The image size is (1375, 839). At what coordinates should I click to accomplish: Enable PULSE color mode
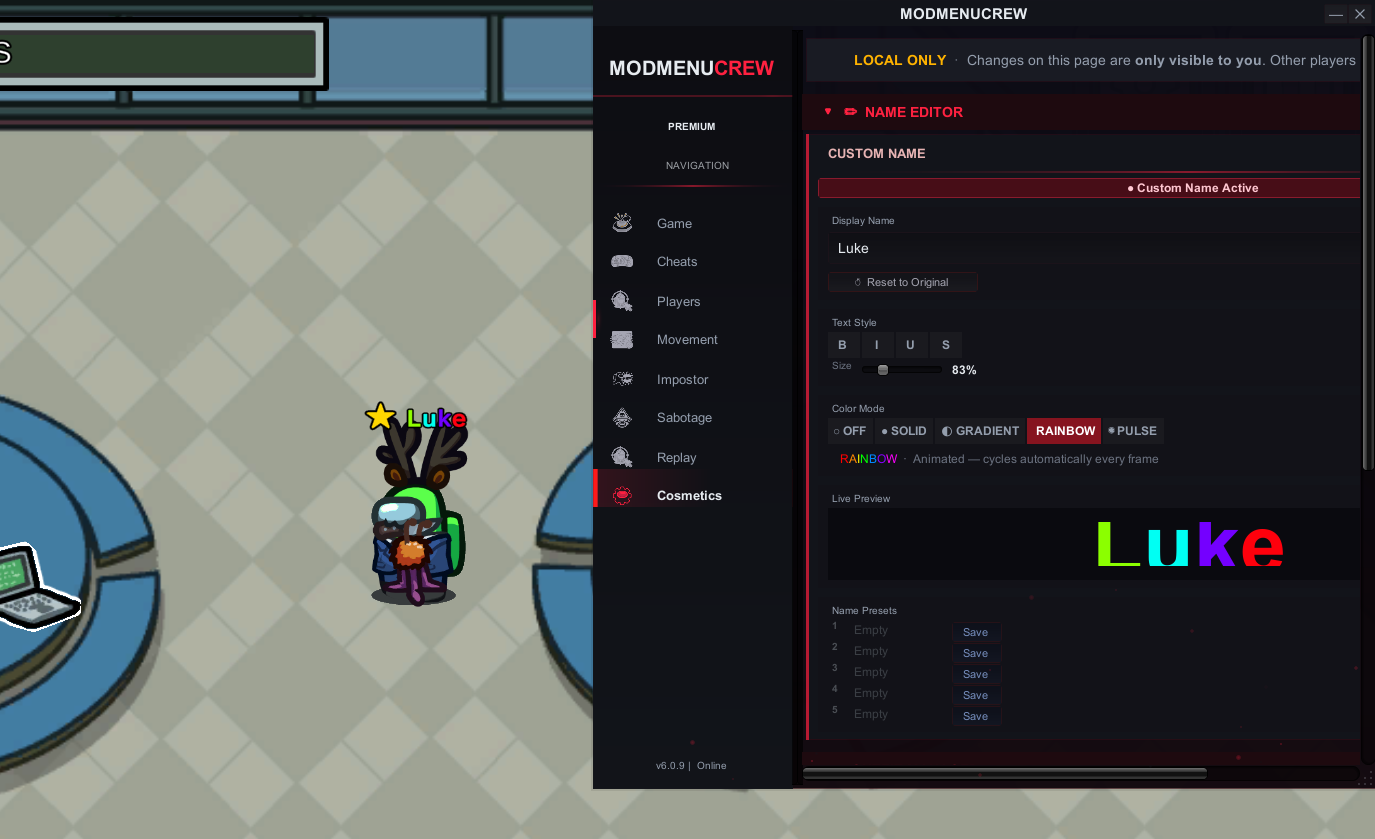click(1132, 430)
